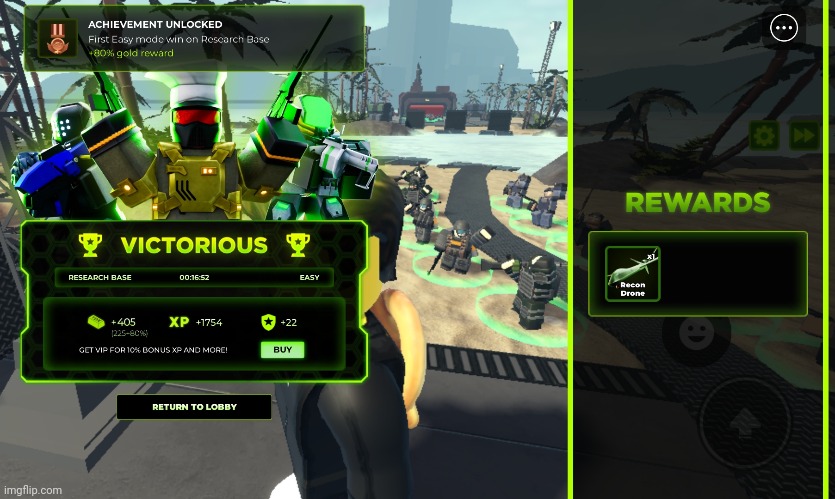Click the Achievement Unlocked notification banner
Viewport: 835px width, 499px height.
[194, 38]
